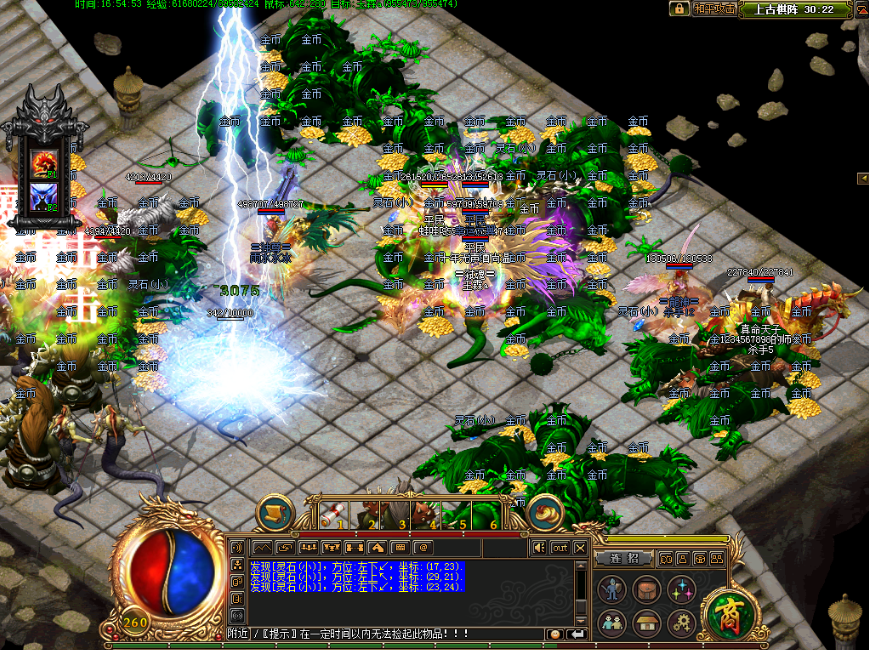Screen dimensions: 869x650
Task: Open the two-person social icon
Action: tap(613, 624)
